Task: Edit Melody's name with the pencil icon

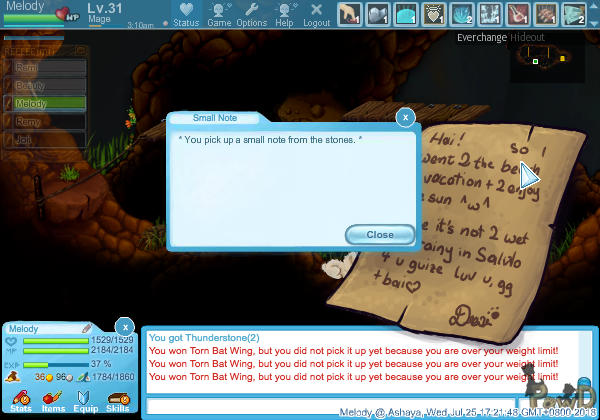Action: (x=87, y=328)
